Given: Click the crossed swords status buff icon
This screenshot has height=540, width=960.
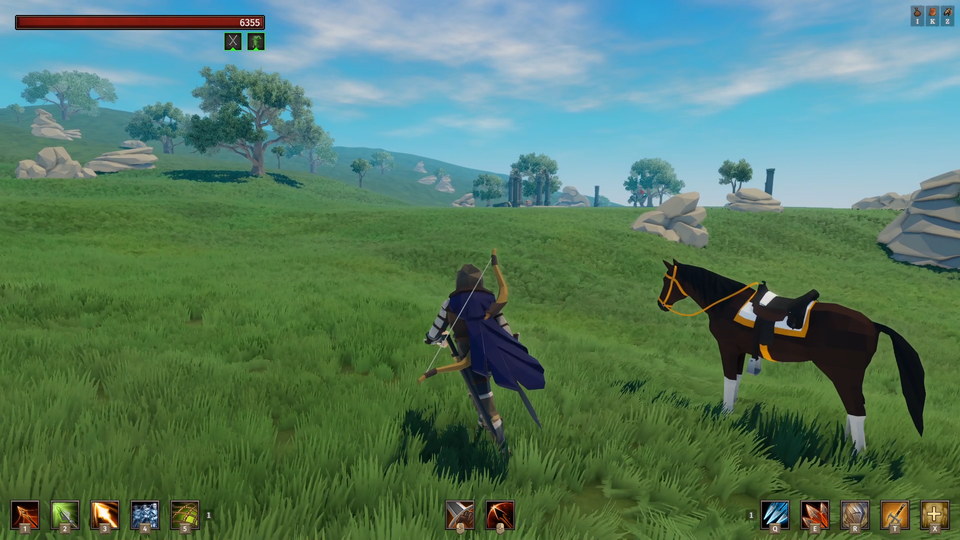Looking at the screenshot, I should (233, 41).
